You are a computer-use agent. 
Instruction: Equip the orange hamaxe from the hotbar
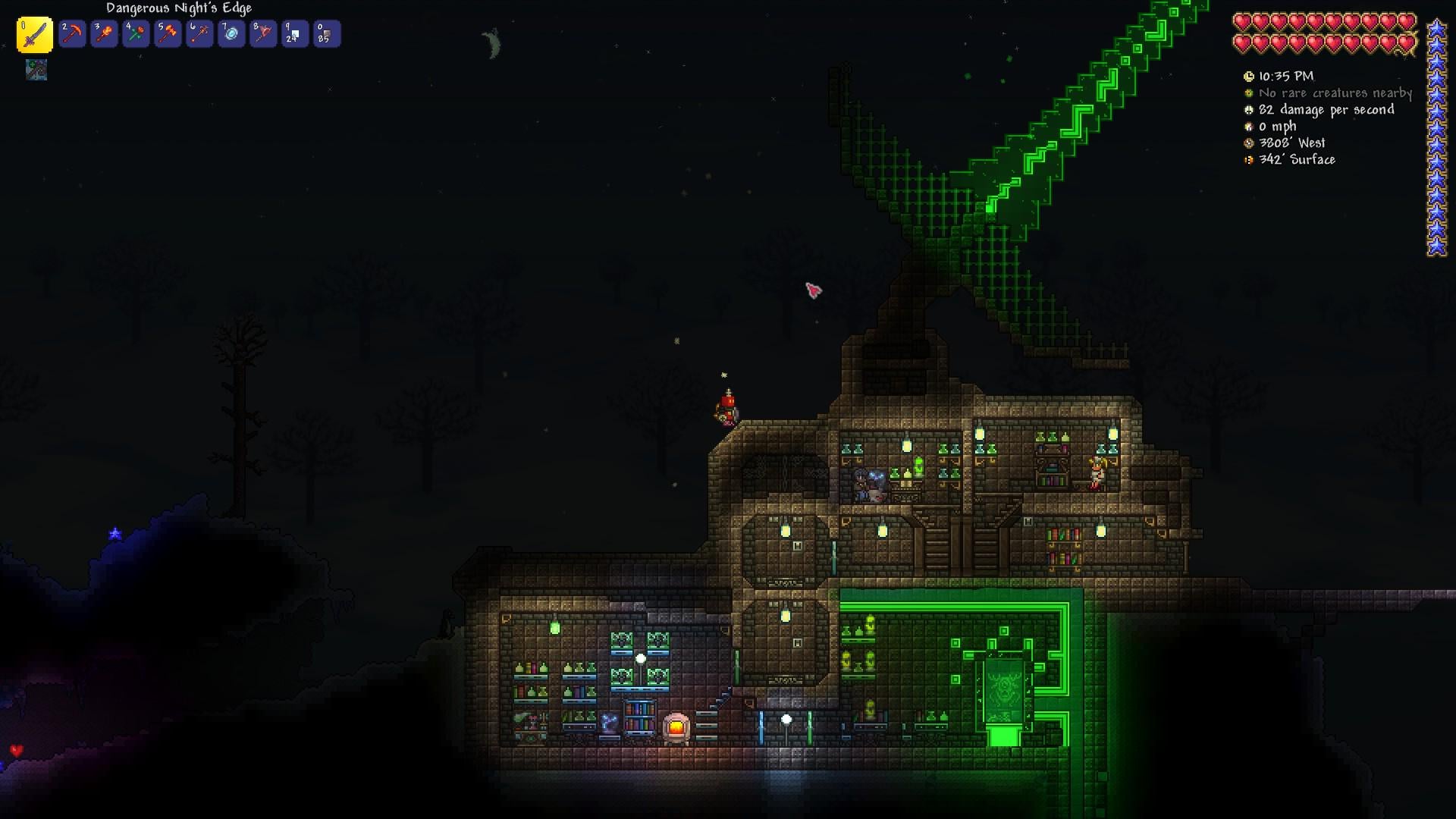pos(168,34)
